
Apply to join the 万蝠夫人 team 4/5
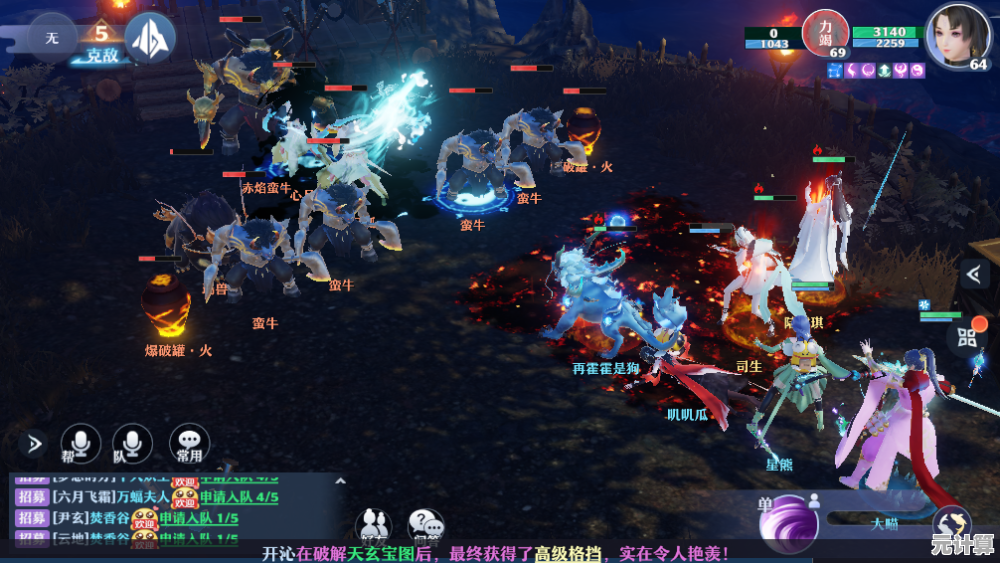[239, 497]
